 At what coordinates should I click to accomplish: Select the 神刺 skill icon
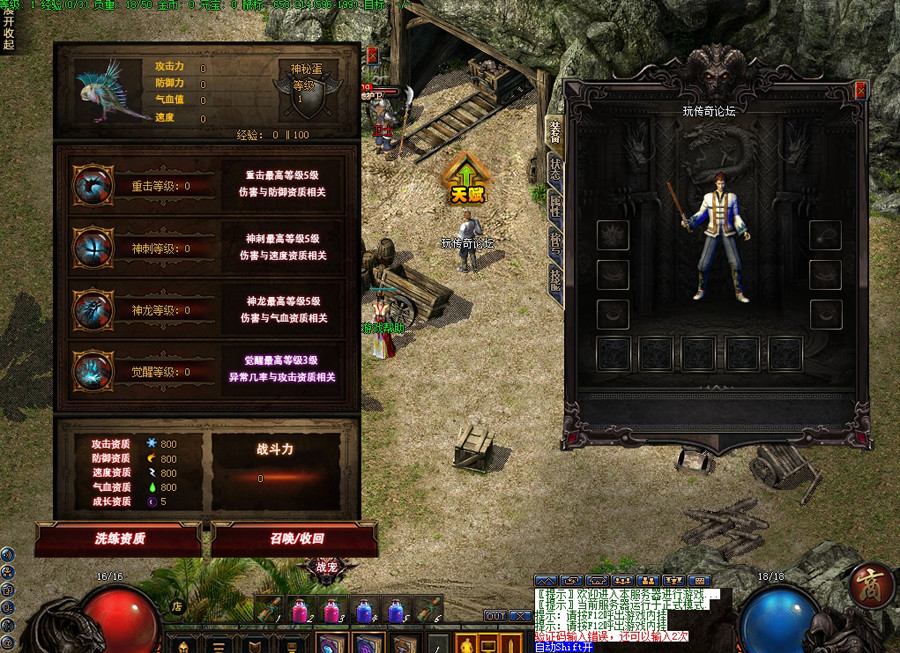tap(93, 247)
